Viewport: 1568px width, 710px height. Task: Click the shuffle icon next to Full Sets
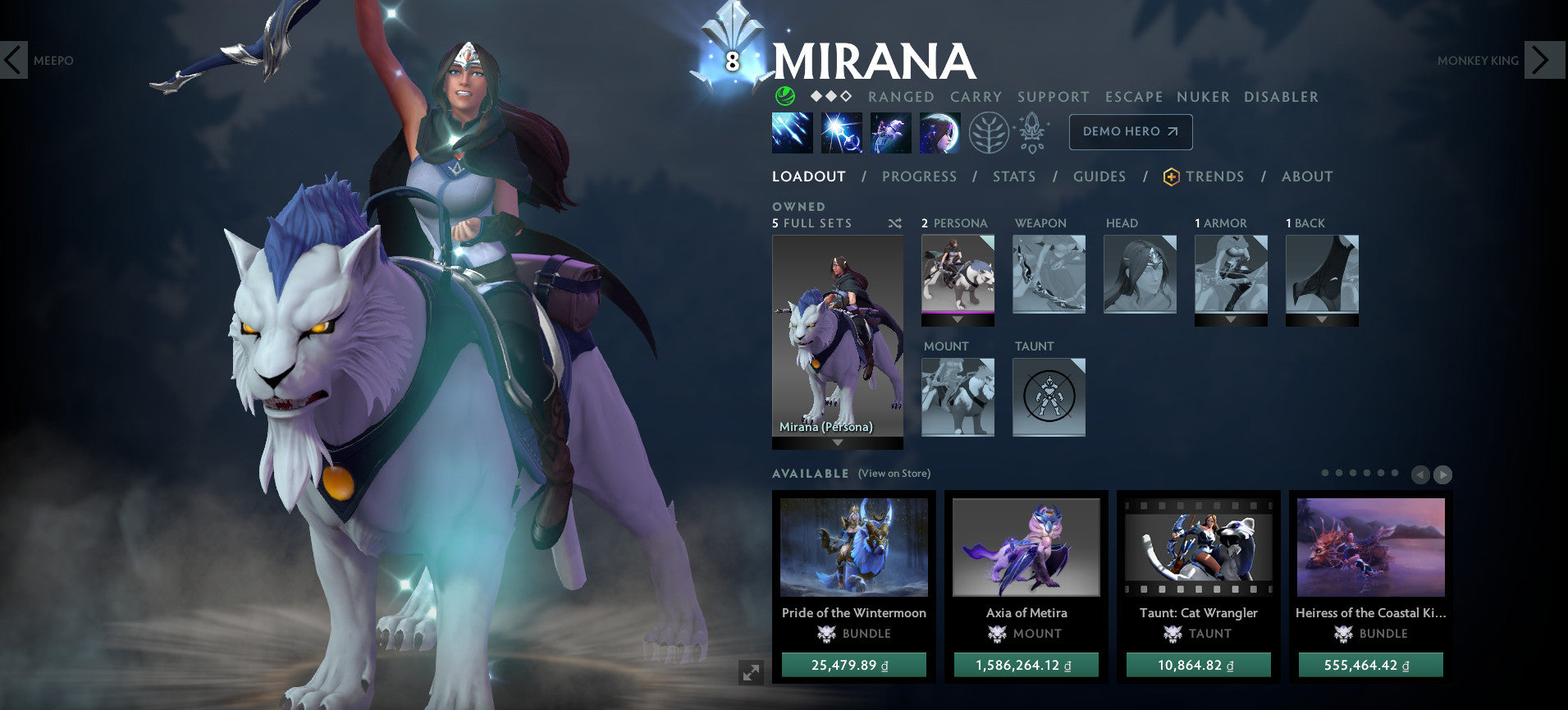tap(894, 222)
